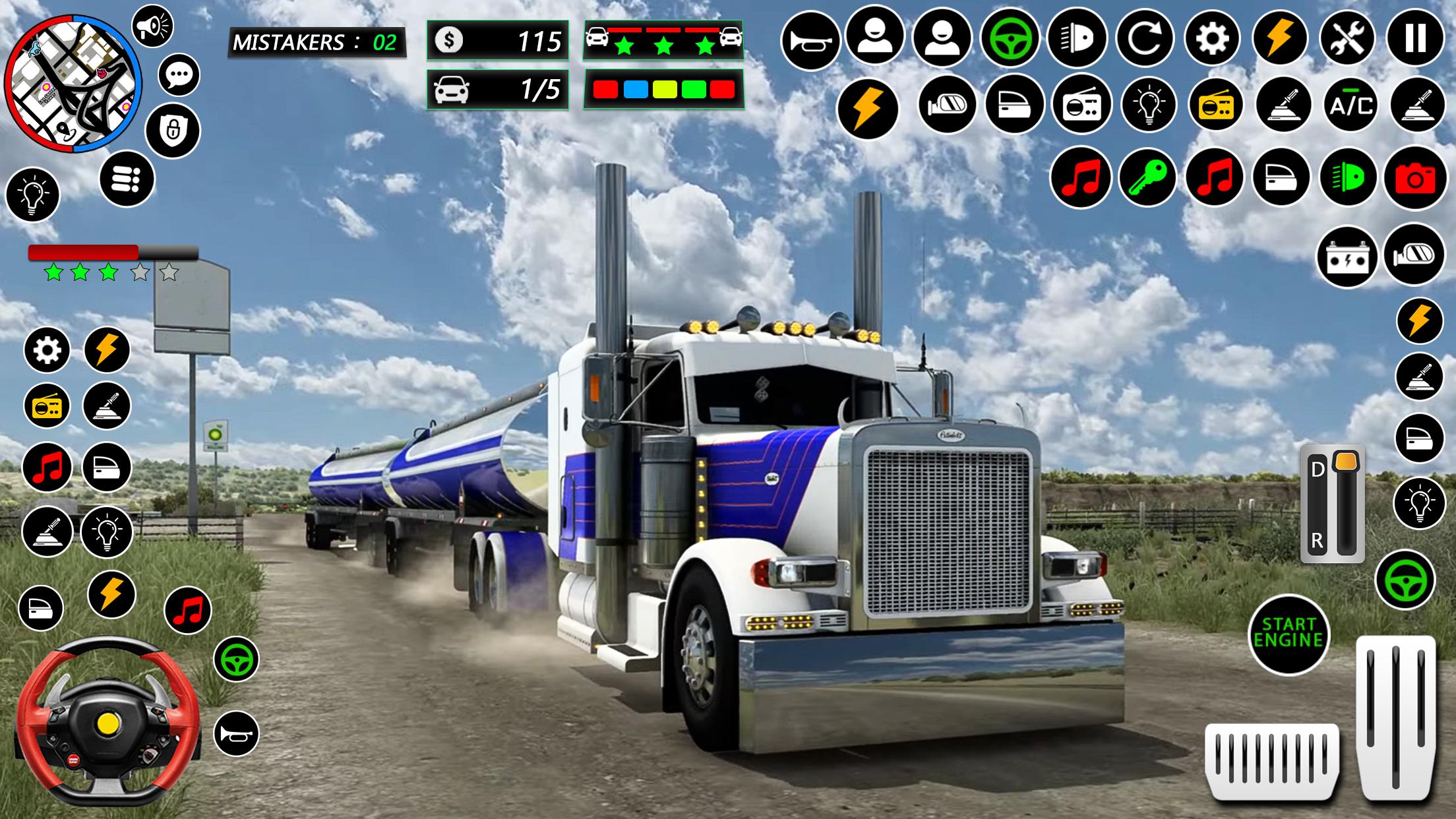Click the circular arrow restart icon
The width and height of the screenshot is (1456, 819).
pos(1145,38)
